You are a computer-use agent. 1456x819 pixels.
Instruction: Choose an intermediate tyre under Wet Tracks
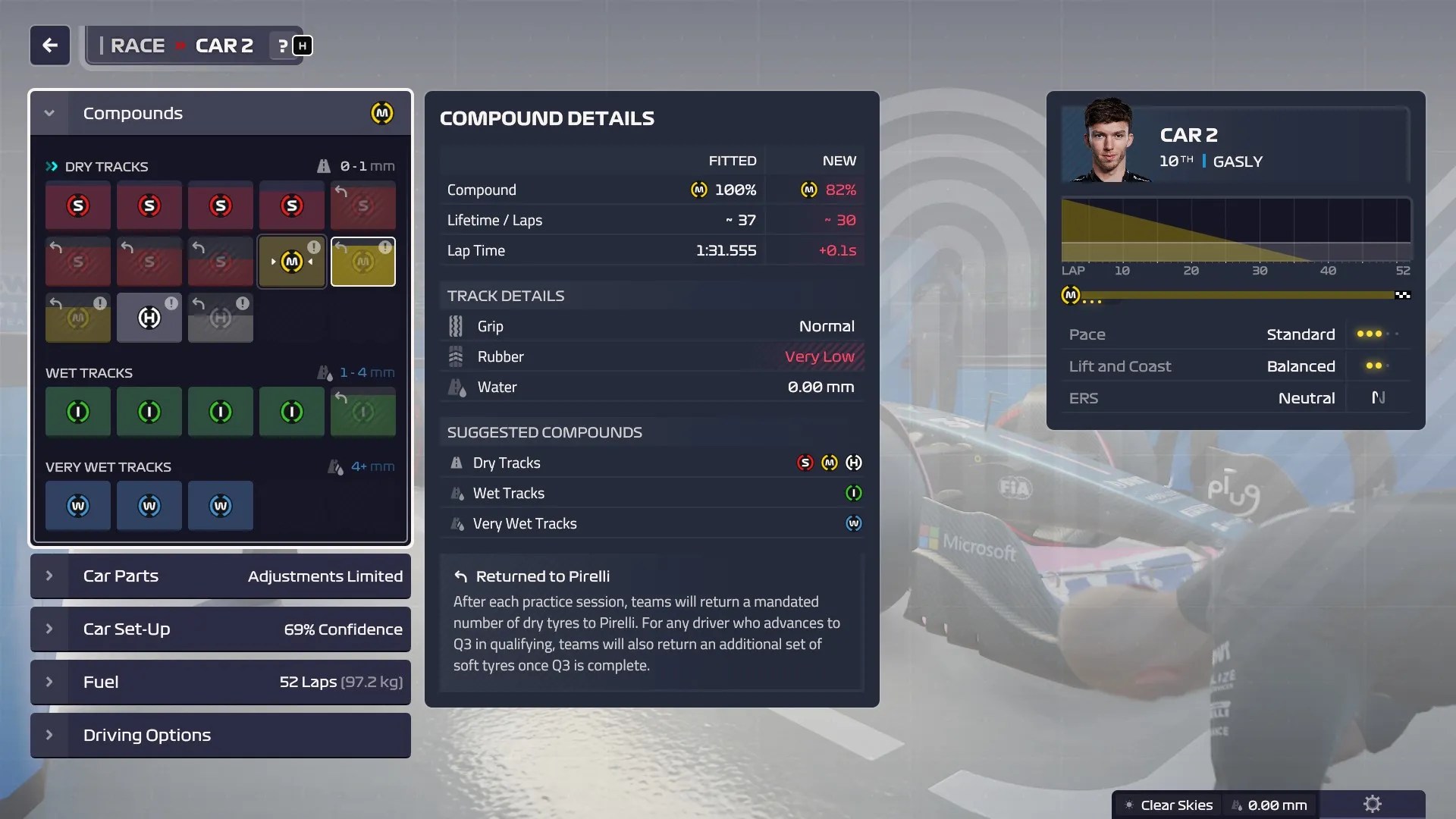click(x=77, y=412)
